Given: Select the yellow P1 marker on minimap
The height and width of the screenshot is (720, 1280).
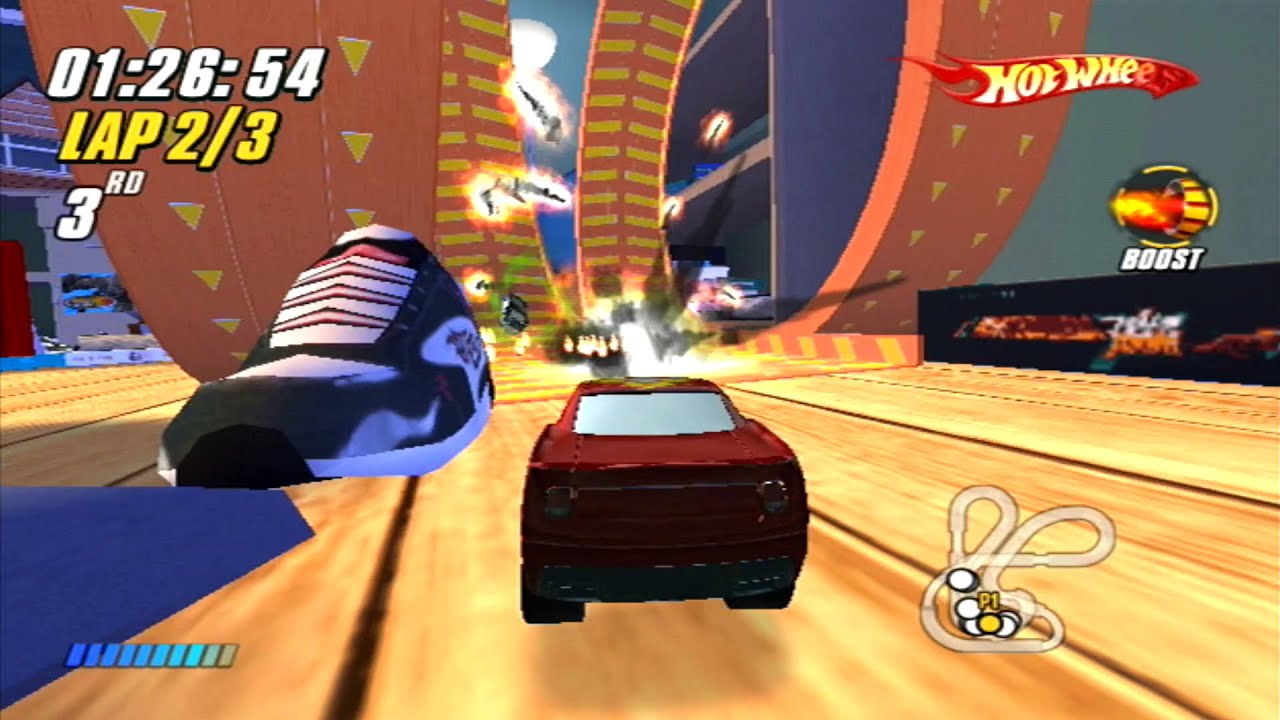Looking at the screenshot, I should pos(990,622).
